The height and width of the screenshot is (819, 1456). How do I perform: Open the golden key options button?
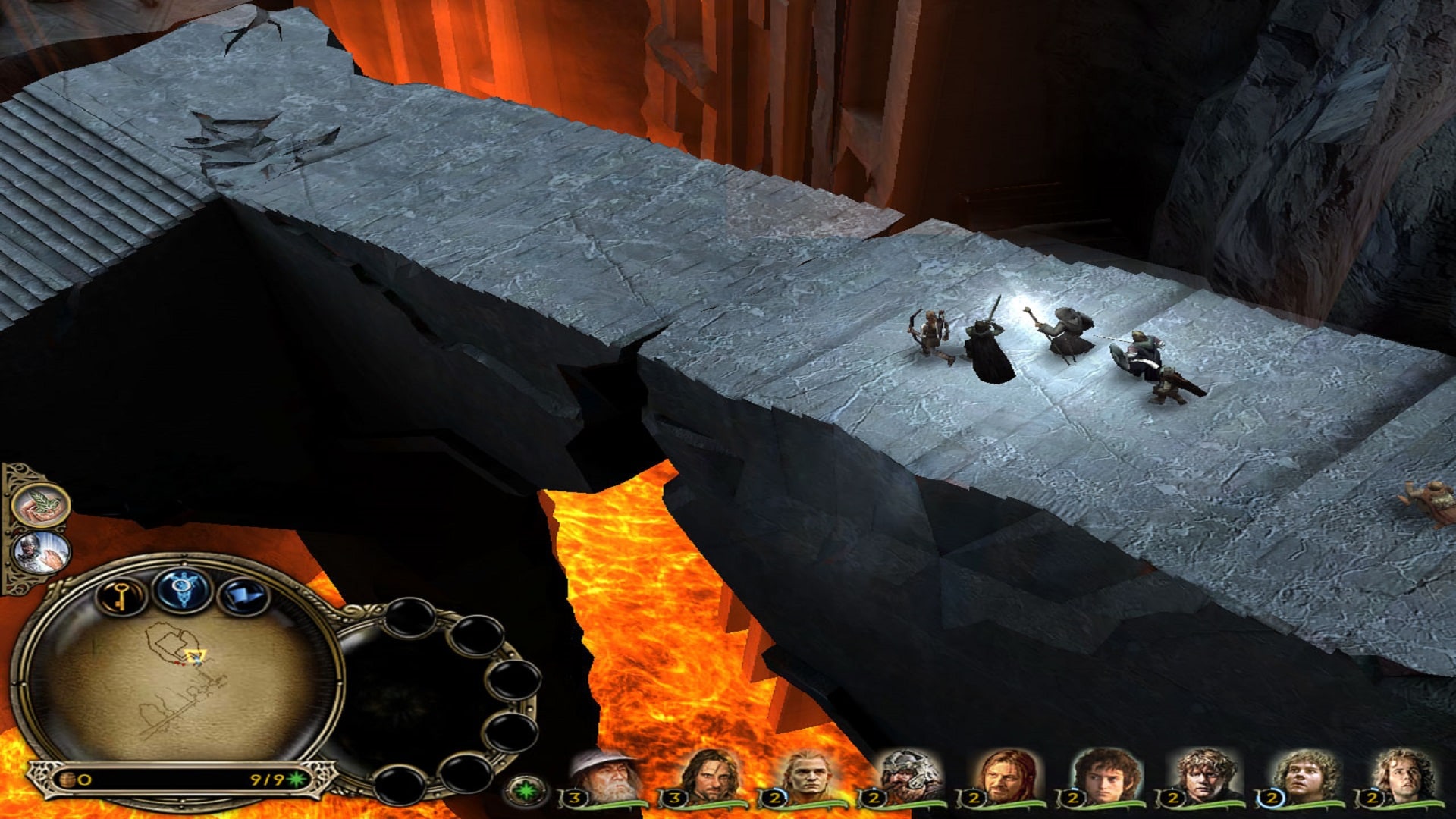coord(121,596)
